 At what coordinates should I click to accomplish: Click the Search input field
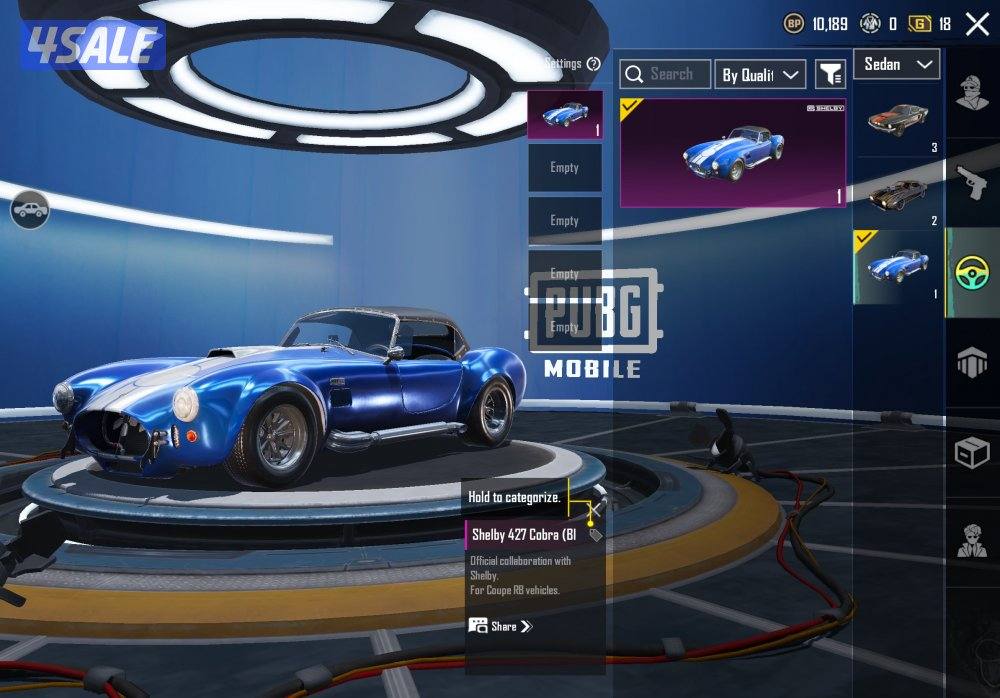click(666, 74)
